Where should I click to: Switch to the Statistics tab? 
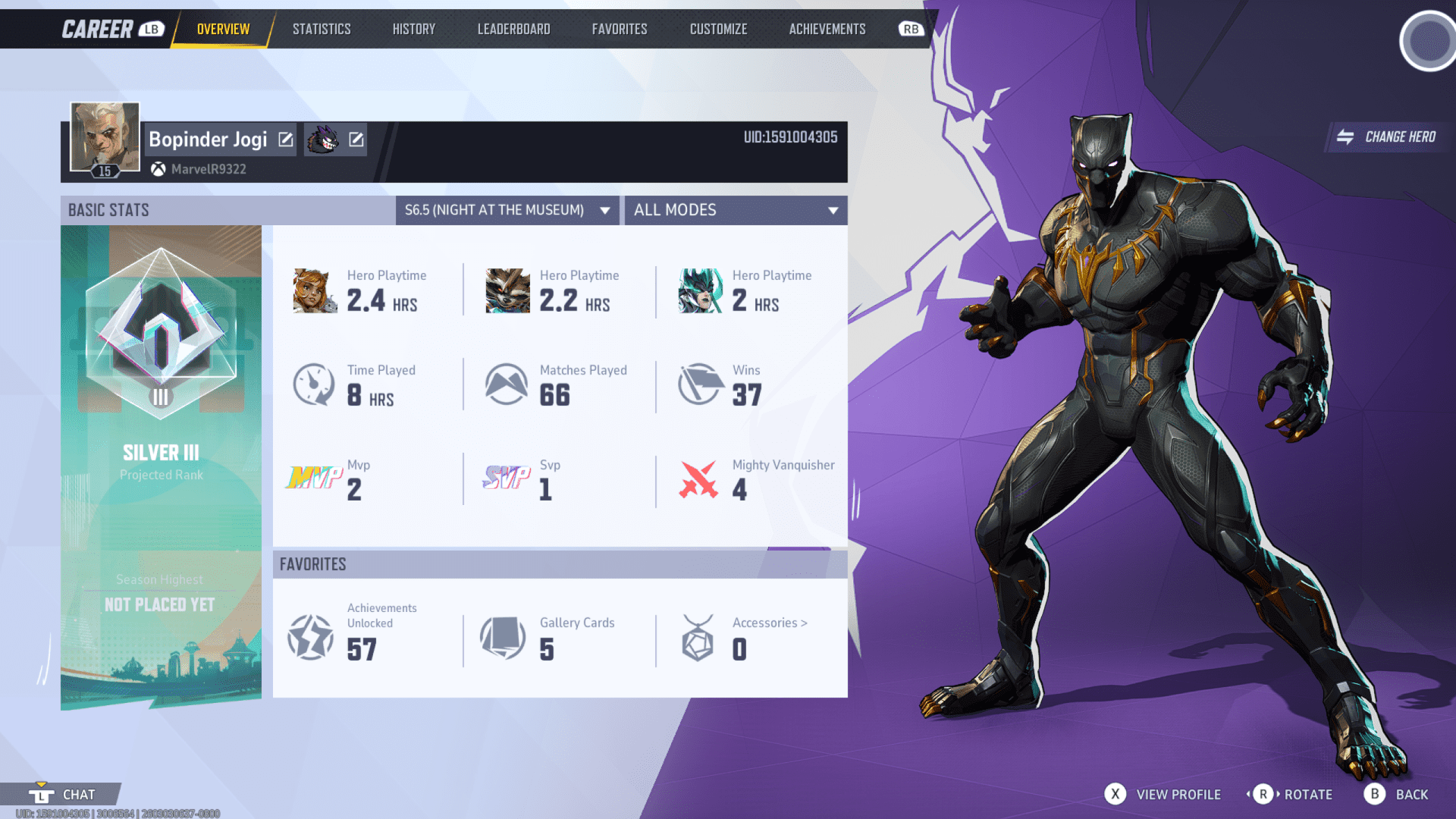coord(322,29)
